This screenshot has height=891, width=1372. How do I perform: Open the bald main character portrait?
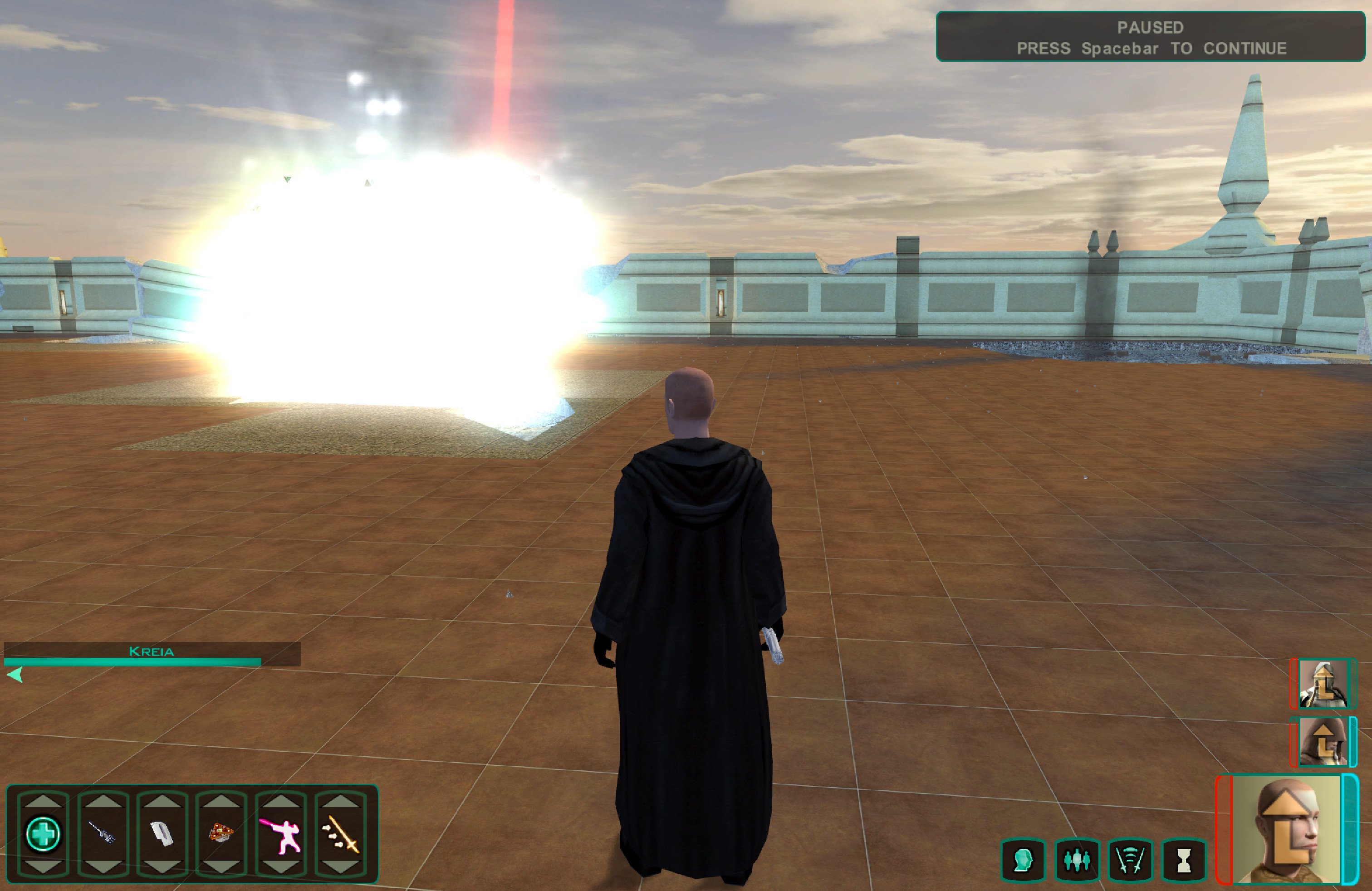1287,830
